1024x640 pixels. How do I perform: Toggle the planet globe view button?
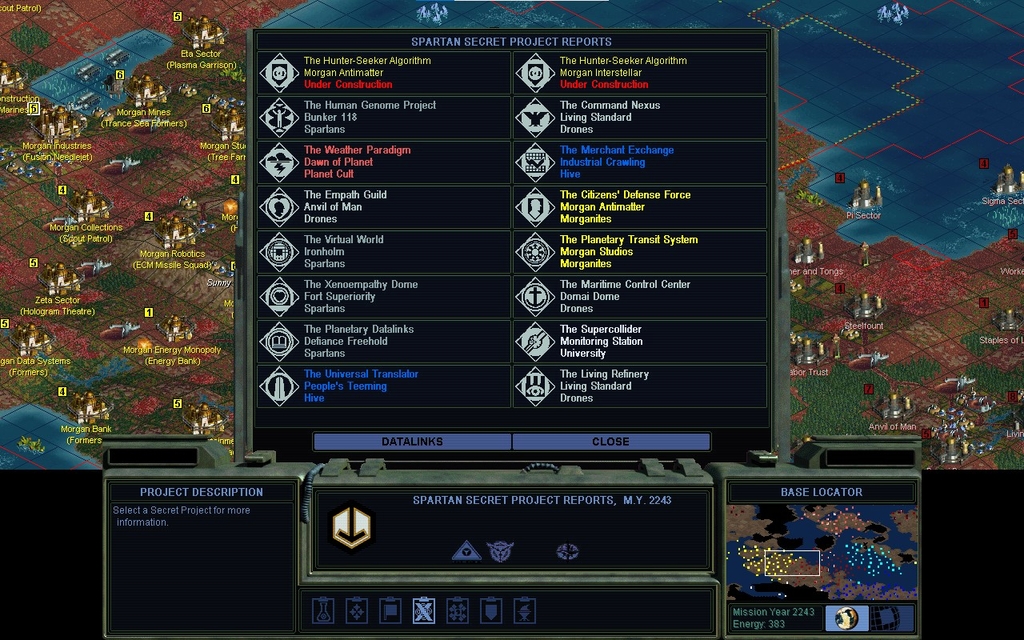[x=847, y=618]
